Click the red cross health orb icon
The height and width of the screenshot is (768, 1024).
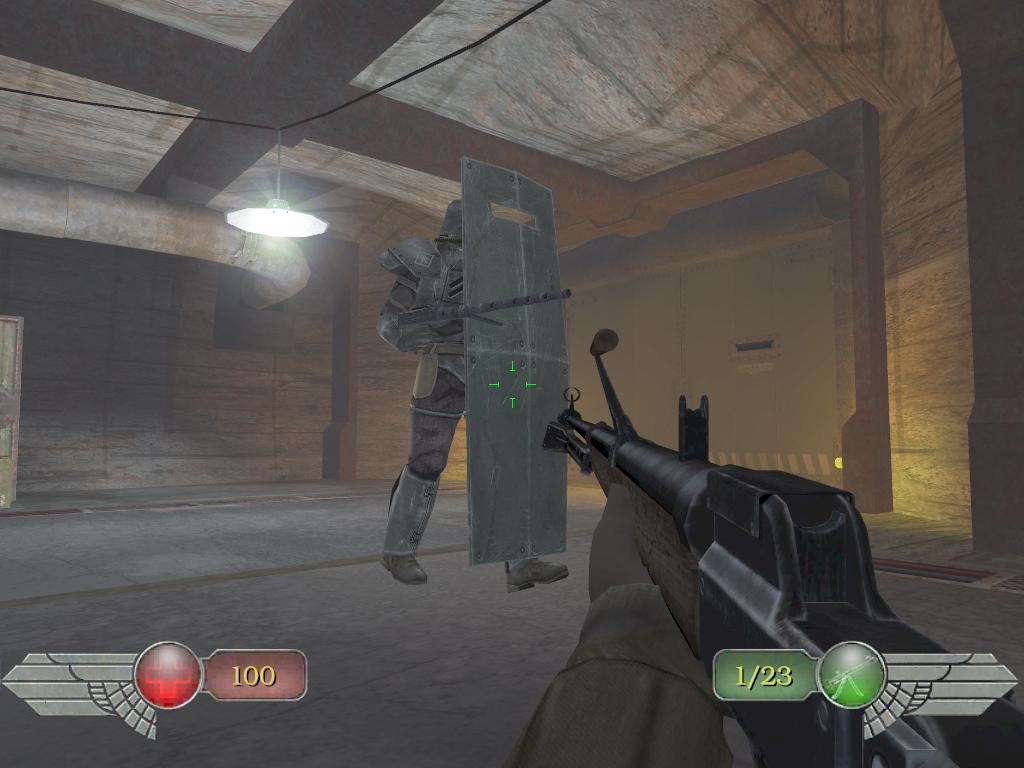[x=168, y=675]
